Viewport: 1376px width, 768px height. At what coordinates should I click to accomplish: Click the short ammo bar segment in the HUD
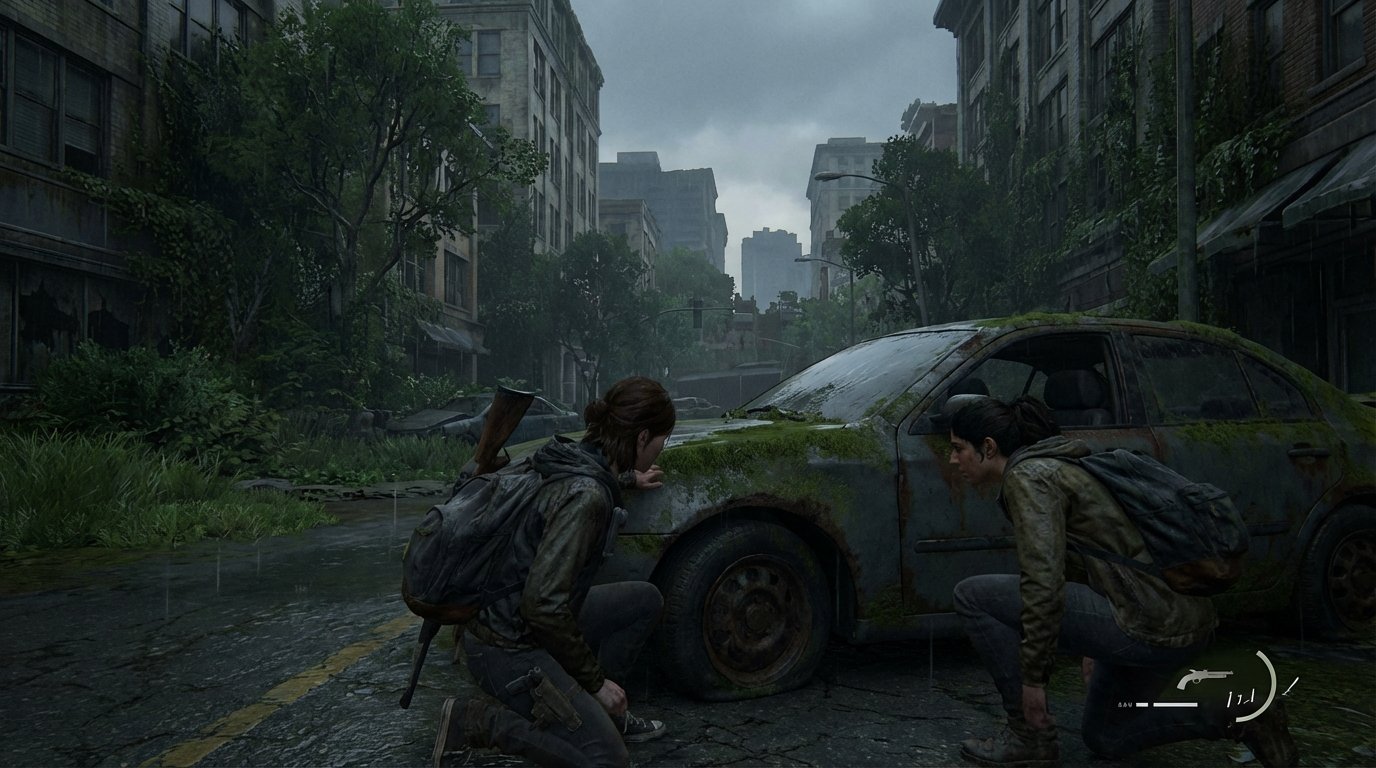(1141, 704)
